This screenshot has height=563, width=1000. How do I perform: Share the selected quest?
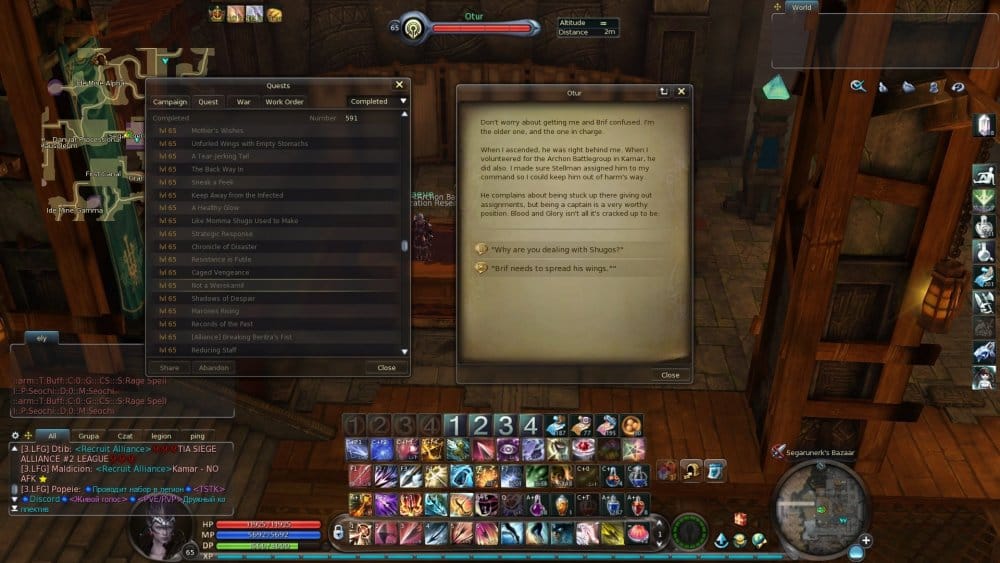tap(170, 367)
